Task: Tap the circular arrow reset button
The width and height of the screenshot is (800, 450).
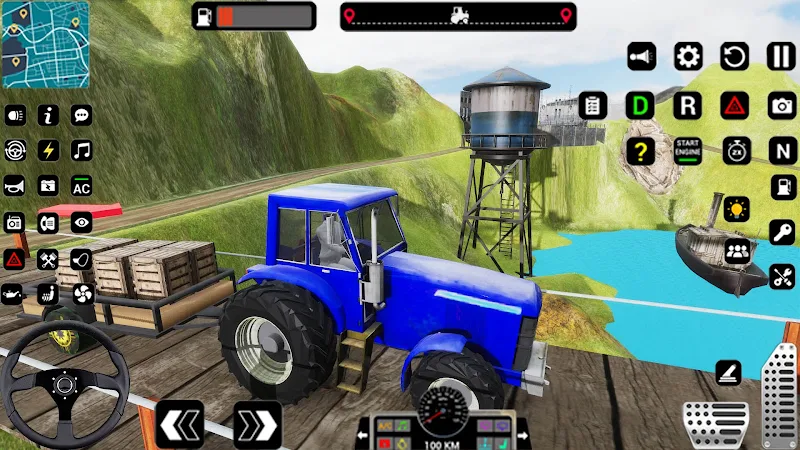Action: (x=735, y=56)
